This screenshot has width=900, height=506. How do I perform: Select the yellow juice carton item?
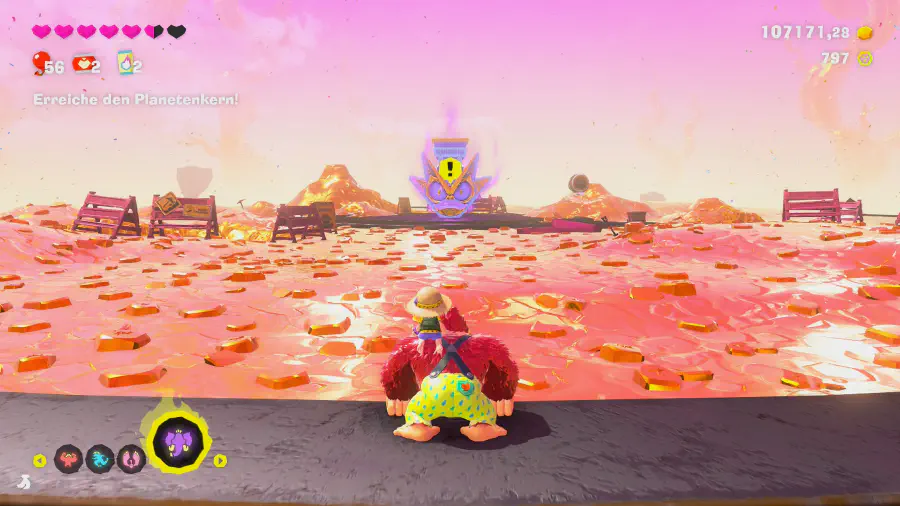pyautogui.click(x=125, y=64)
